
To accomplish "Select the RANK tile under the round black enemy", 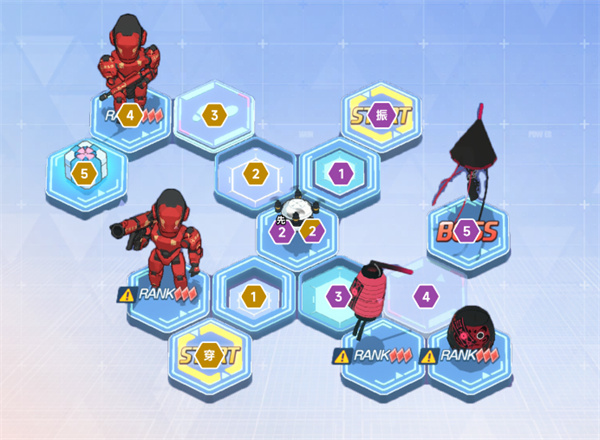I will (x=468, y=355).
